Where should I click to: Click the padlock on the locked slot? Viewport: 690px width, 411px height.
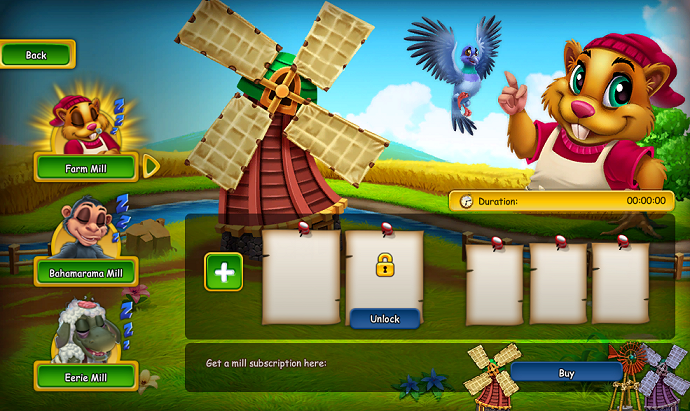tap(384, 266)
